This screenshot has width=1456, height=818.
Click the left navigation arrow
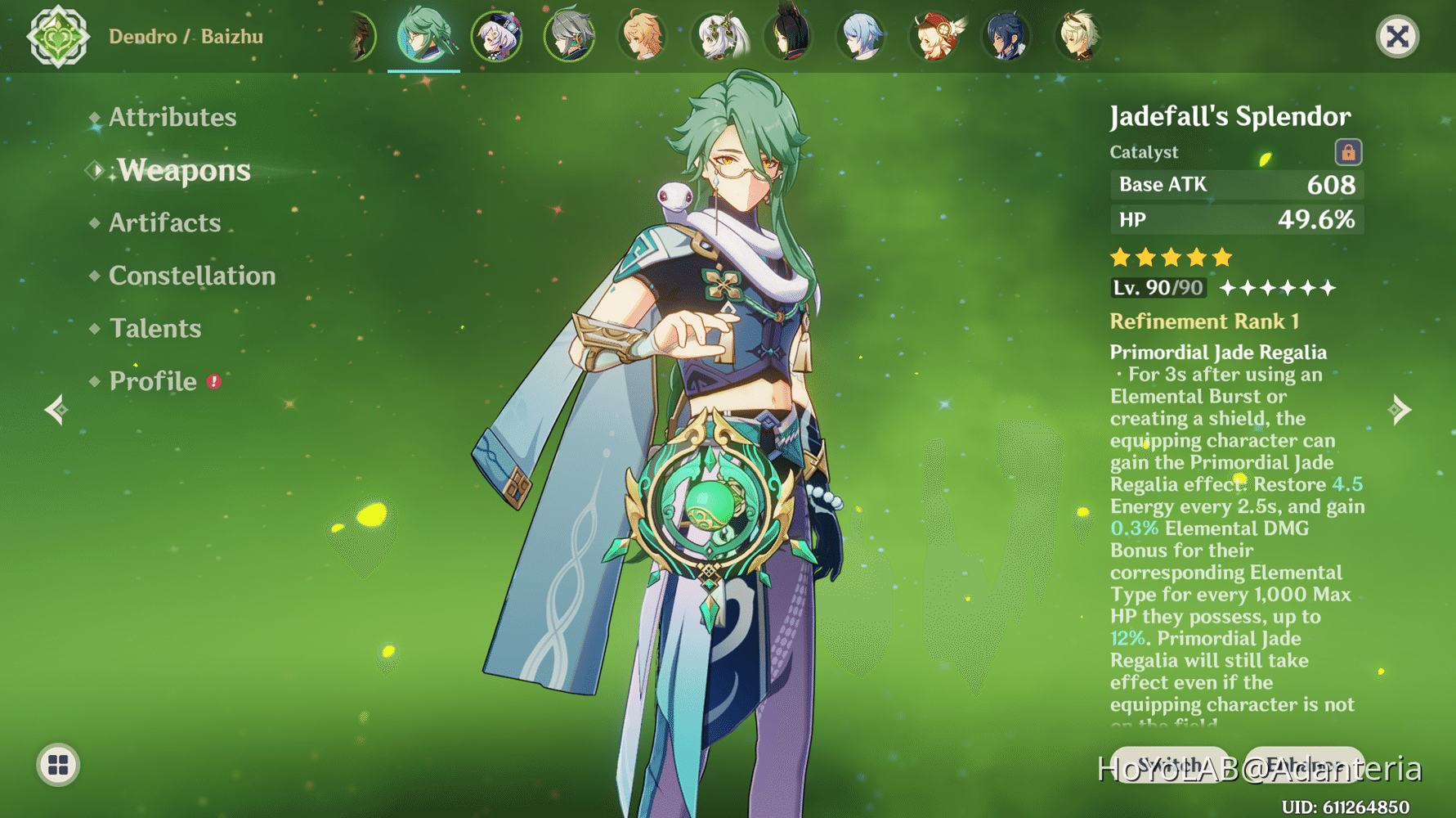[56, 409]
